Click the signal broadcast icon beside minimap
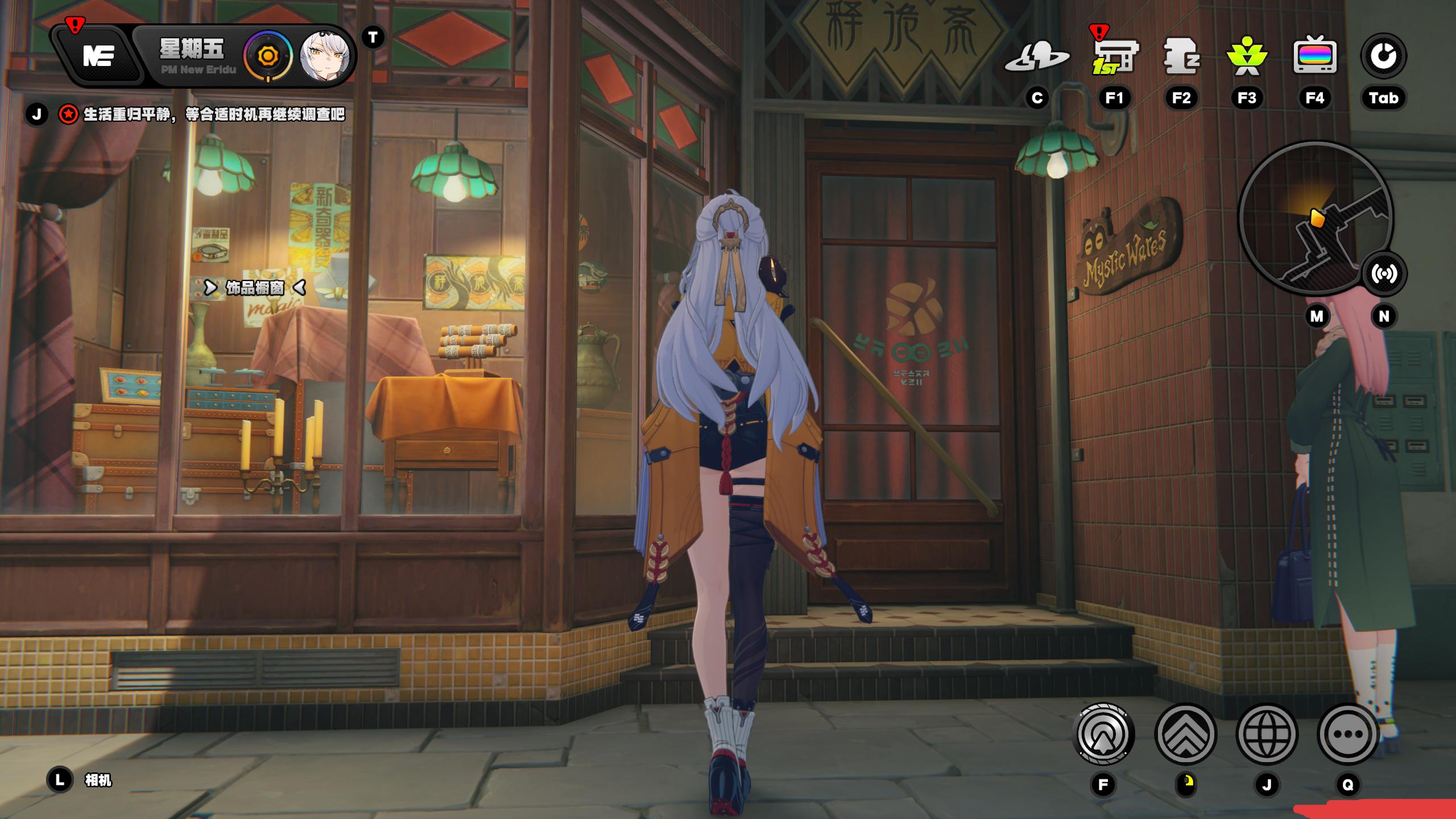 pos(1384,274)
